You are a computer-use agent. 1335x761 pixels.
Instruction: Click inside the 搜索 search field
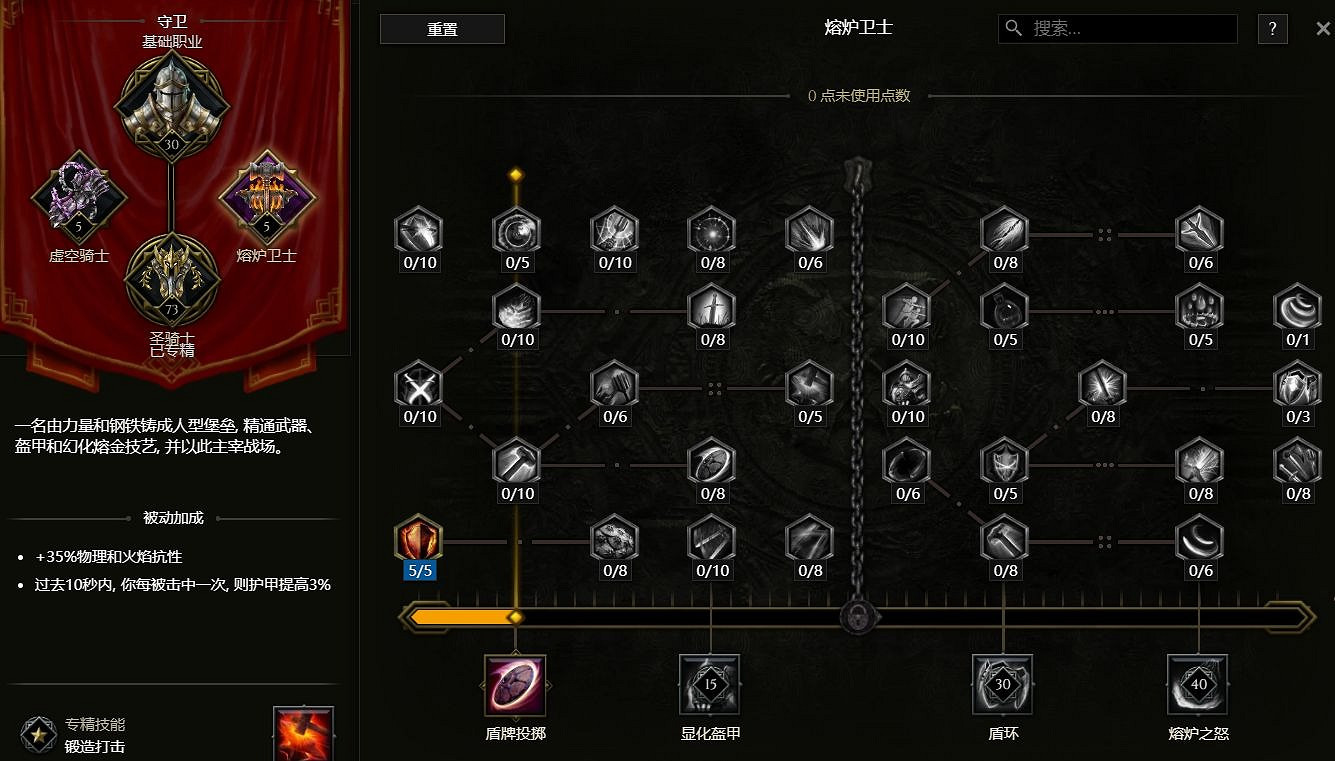(1117, 29)
